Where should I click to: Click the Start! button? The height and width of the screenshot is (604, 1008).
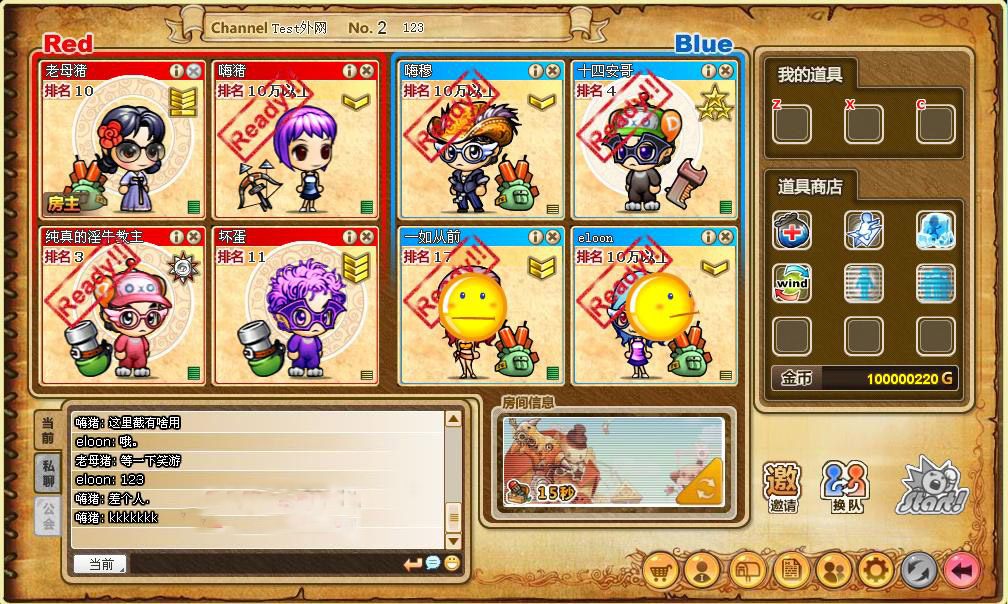click(x=928, y=486)
